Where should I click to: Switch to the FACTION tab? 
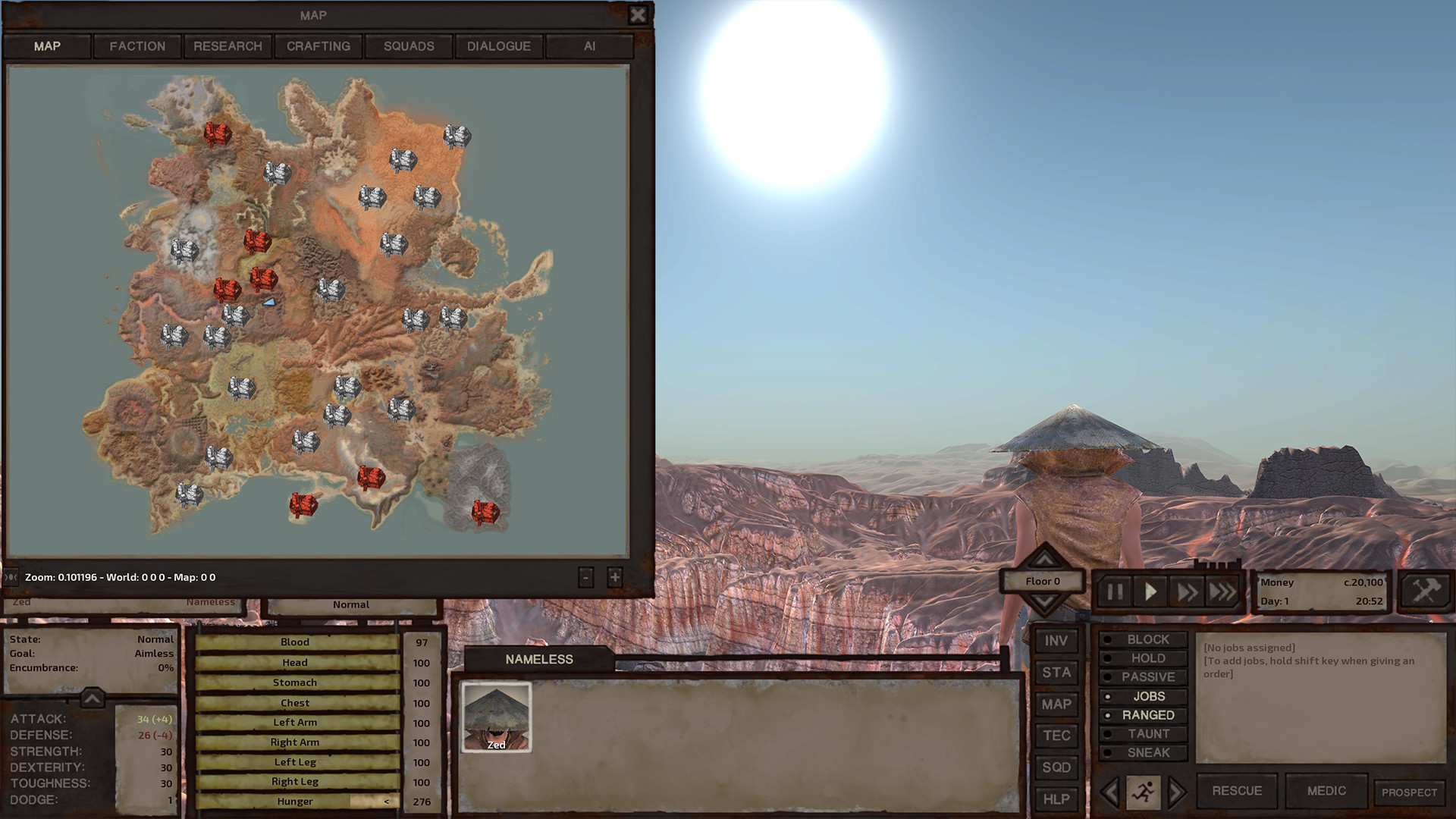pos(137,46)
